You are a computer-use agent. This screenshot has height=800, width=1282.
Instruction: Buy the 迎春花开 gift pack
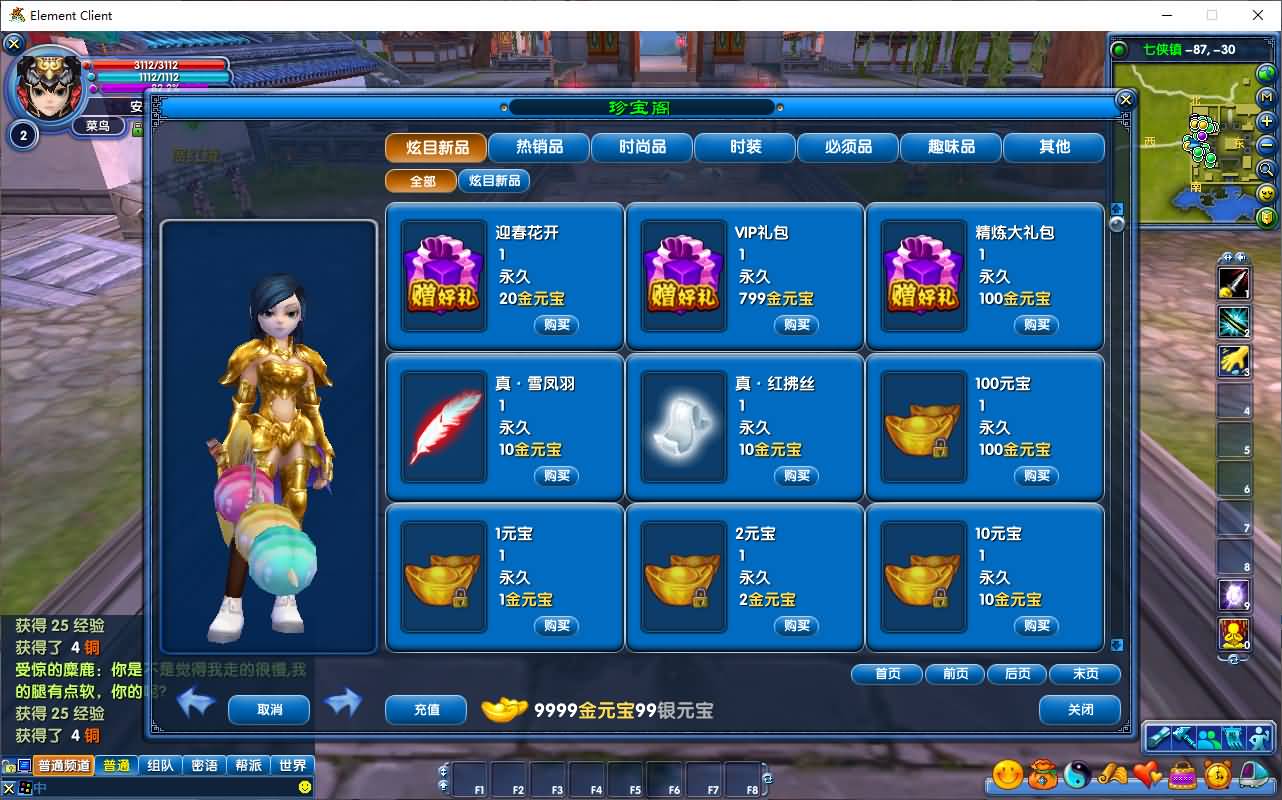[556, 325]
